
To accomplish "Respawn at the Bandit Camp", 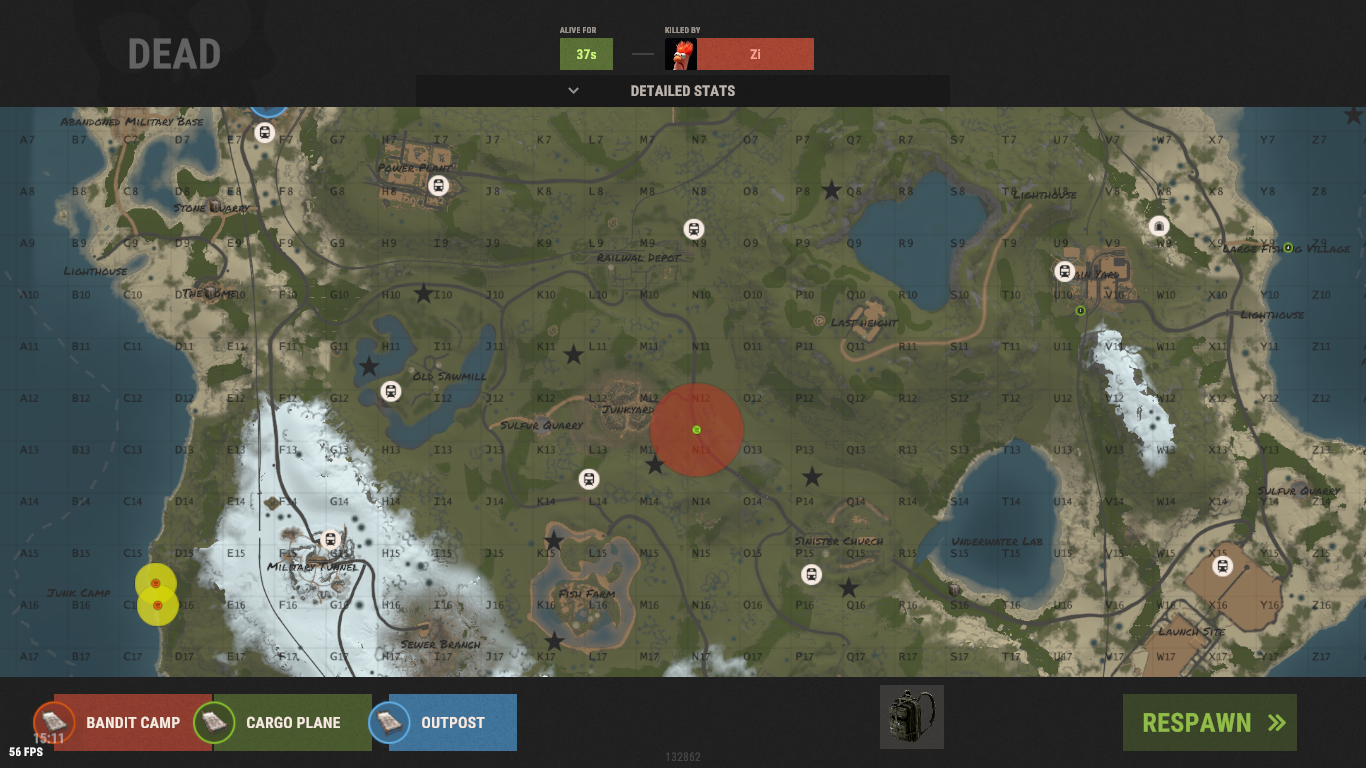I will coord(132,723).
